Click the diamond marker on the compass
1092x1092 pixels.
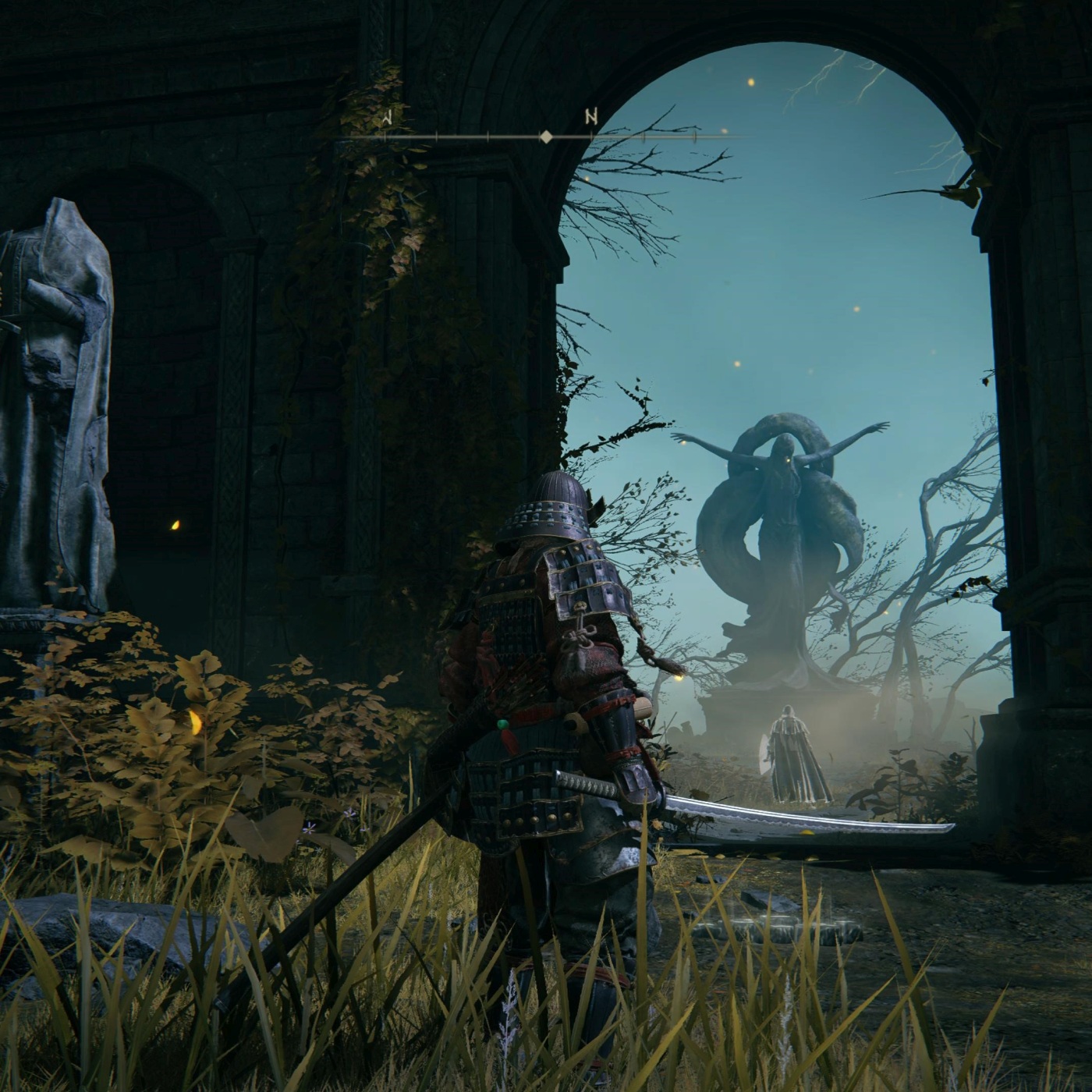(547, 137)
